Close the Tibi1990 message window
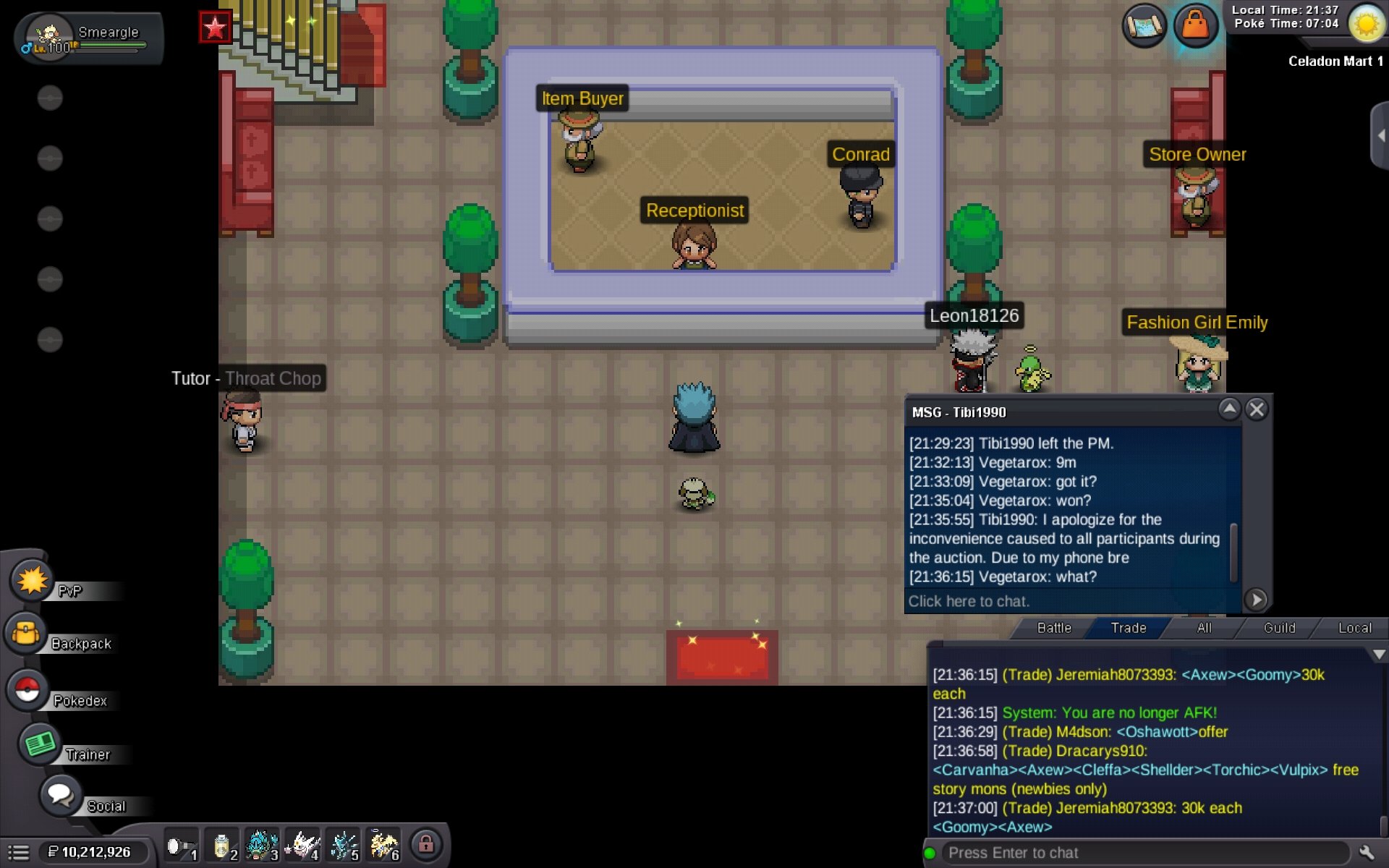This screenshot has width=1389, height=868. pyautogui.click(x=1257, y=410)
